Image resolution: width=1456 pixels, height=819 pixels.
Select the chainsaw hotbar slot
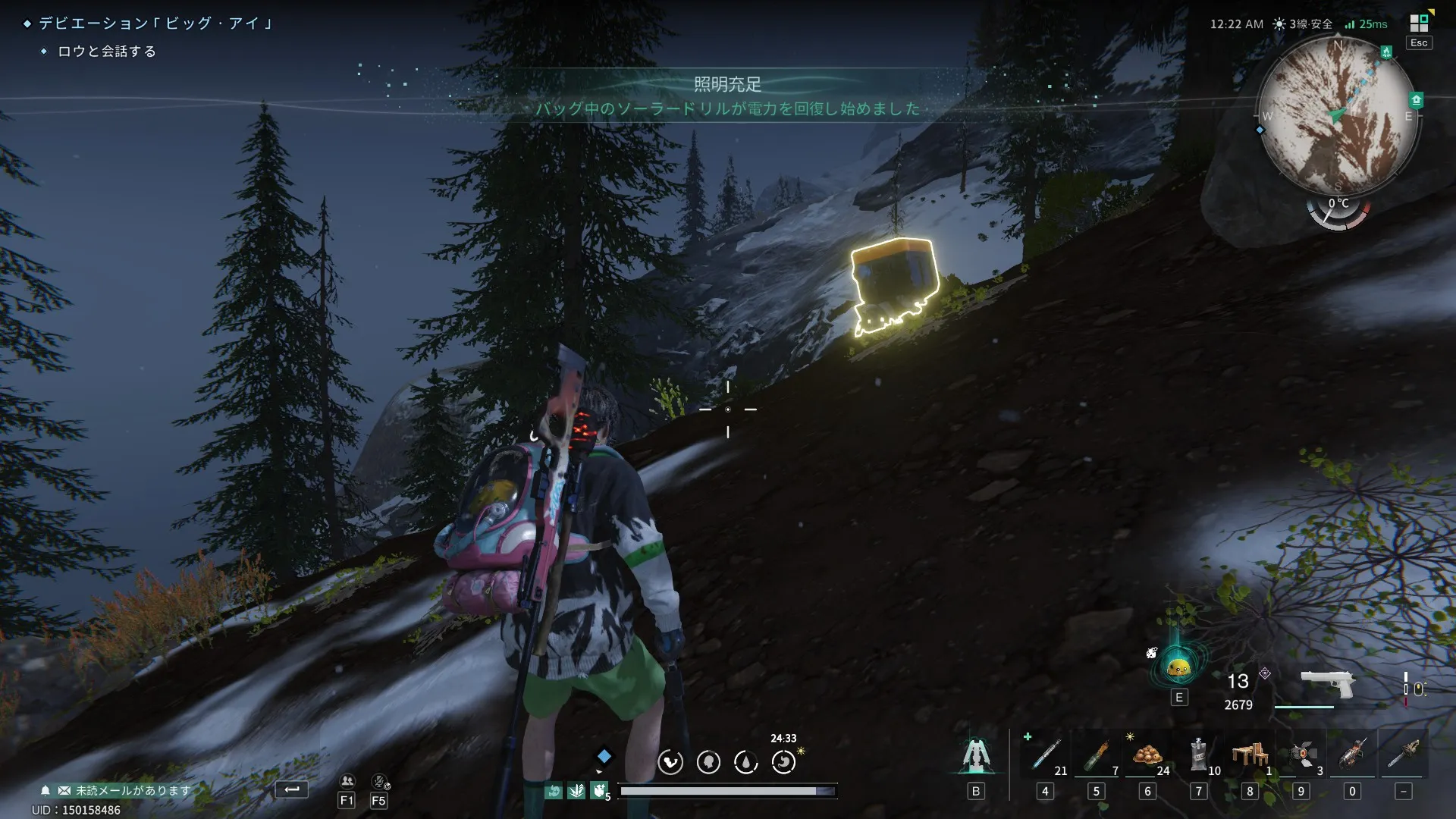click(1403, 755)
